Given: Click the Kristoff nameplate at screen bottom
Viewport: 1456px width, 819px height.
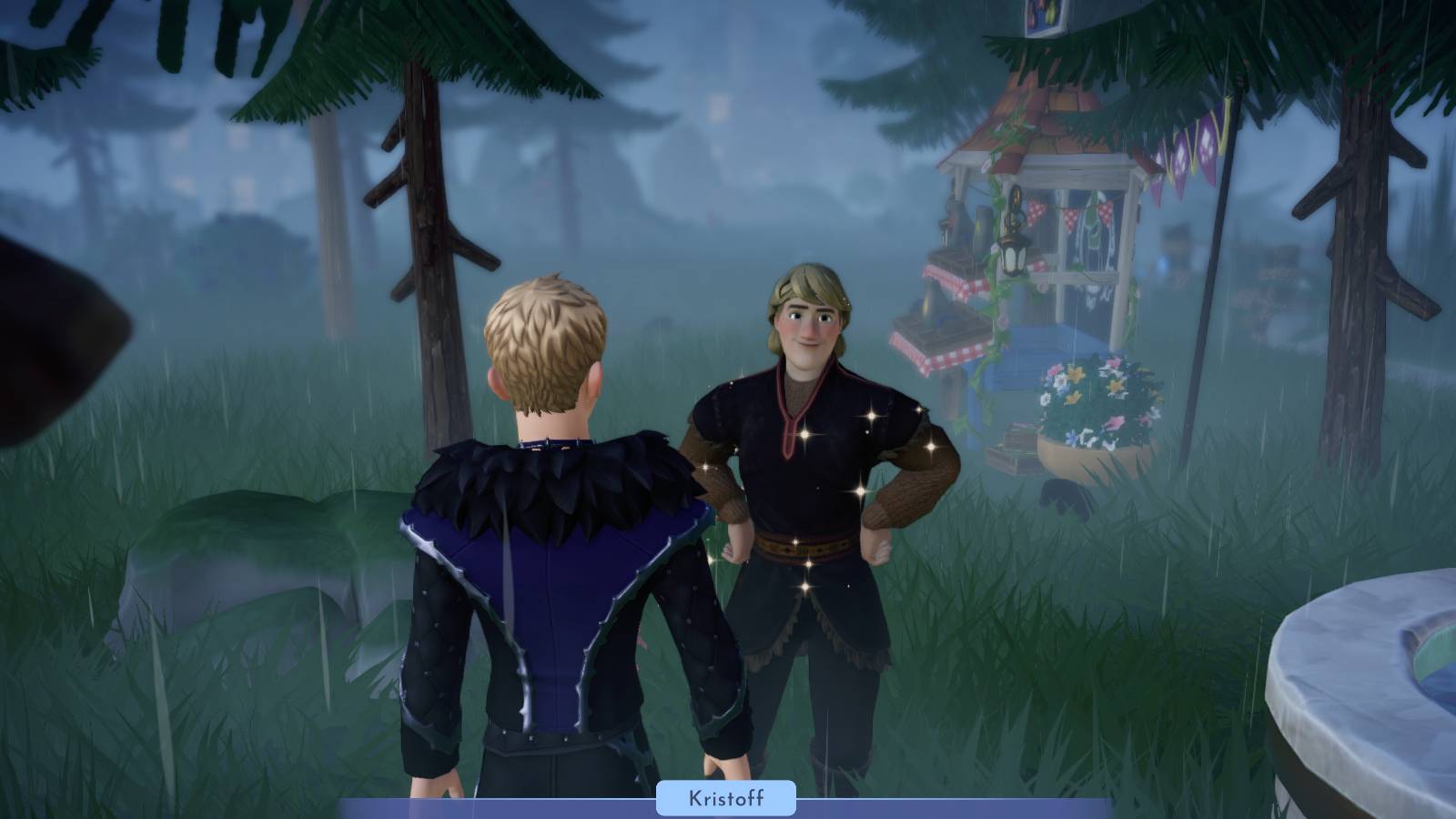Looking at the screenshot, I should 727,800.
